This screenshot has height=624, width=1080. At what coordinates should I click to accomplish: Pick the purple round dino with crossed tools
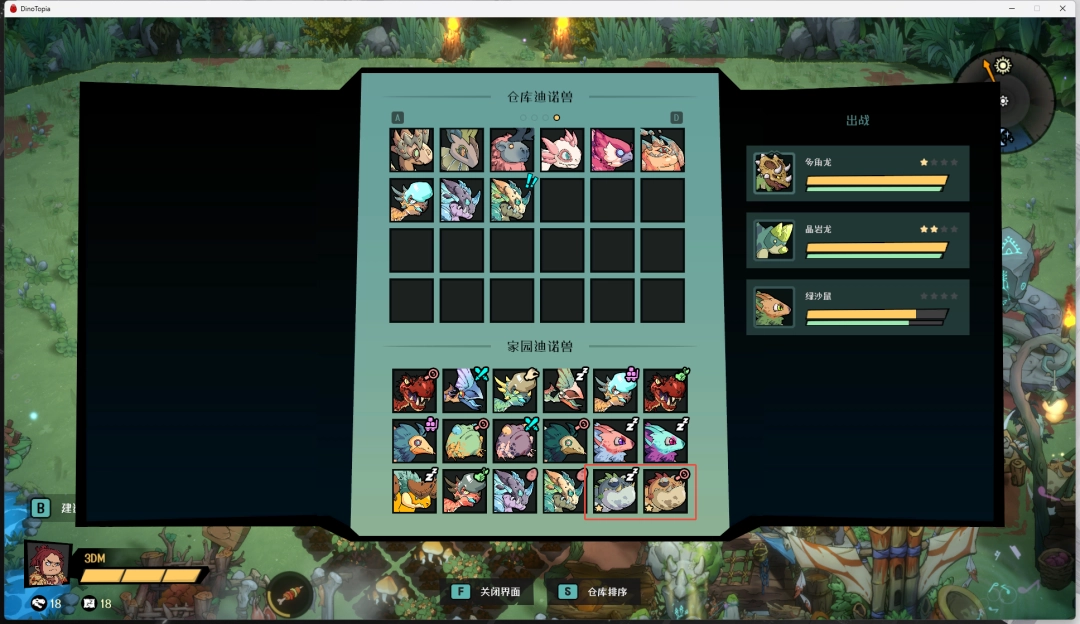click(x=514, y=441)
